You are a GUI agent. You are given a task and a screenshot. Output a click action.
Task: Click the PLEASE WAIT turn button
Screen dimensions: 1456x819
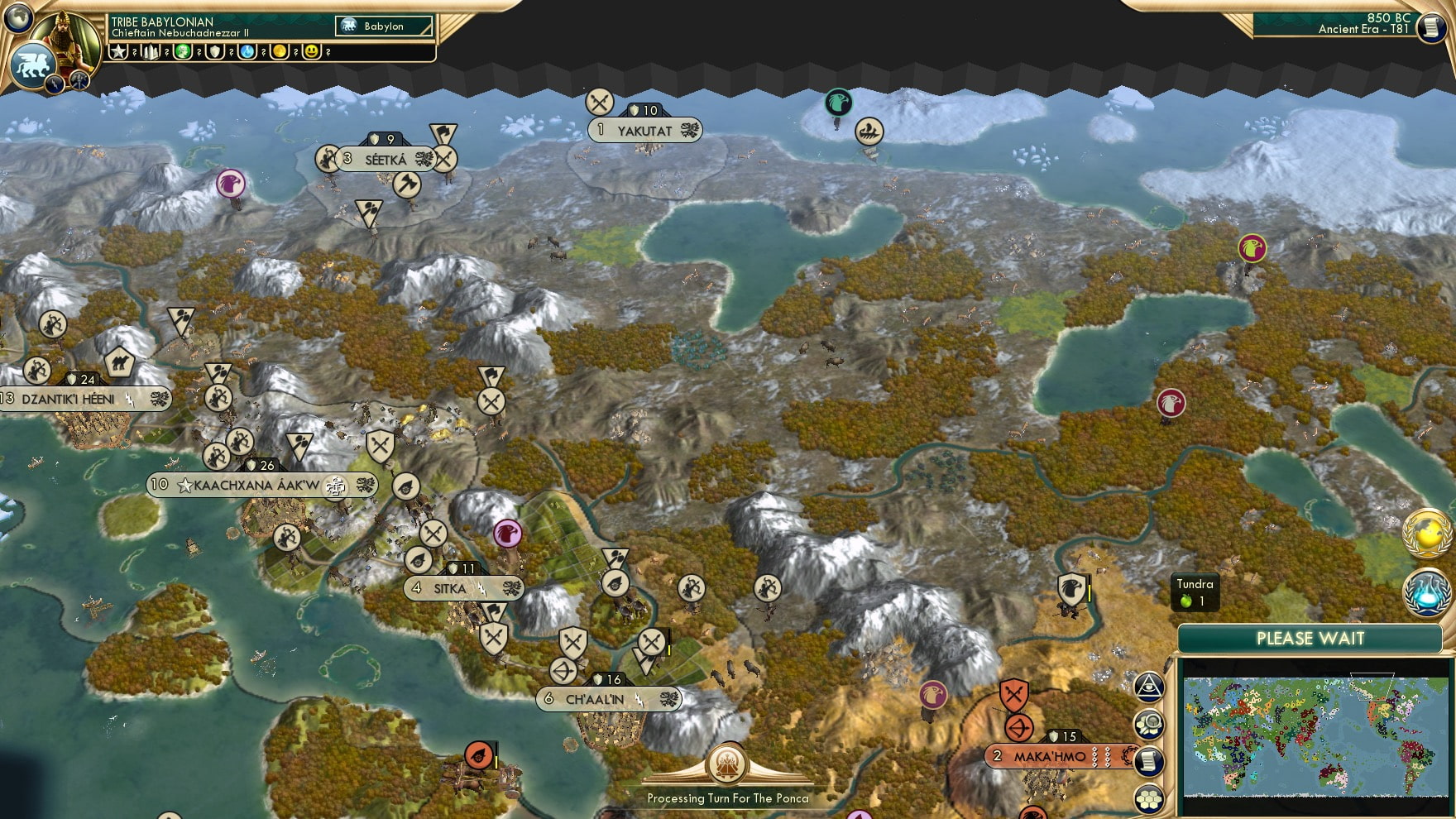coord(1310,639)
